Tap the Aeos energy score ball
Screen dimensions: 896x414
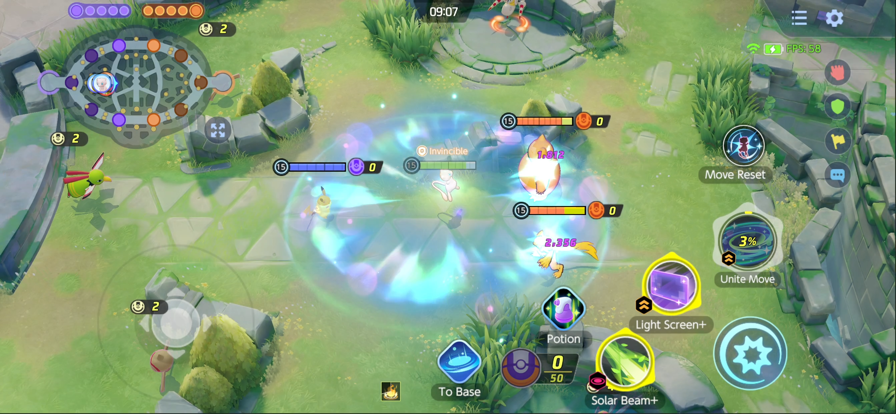pyautogui.click(x=521, y=368)
